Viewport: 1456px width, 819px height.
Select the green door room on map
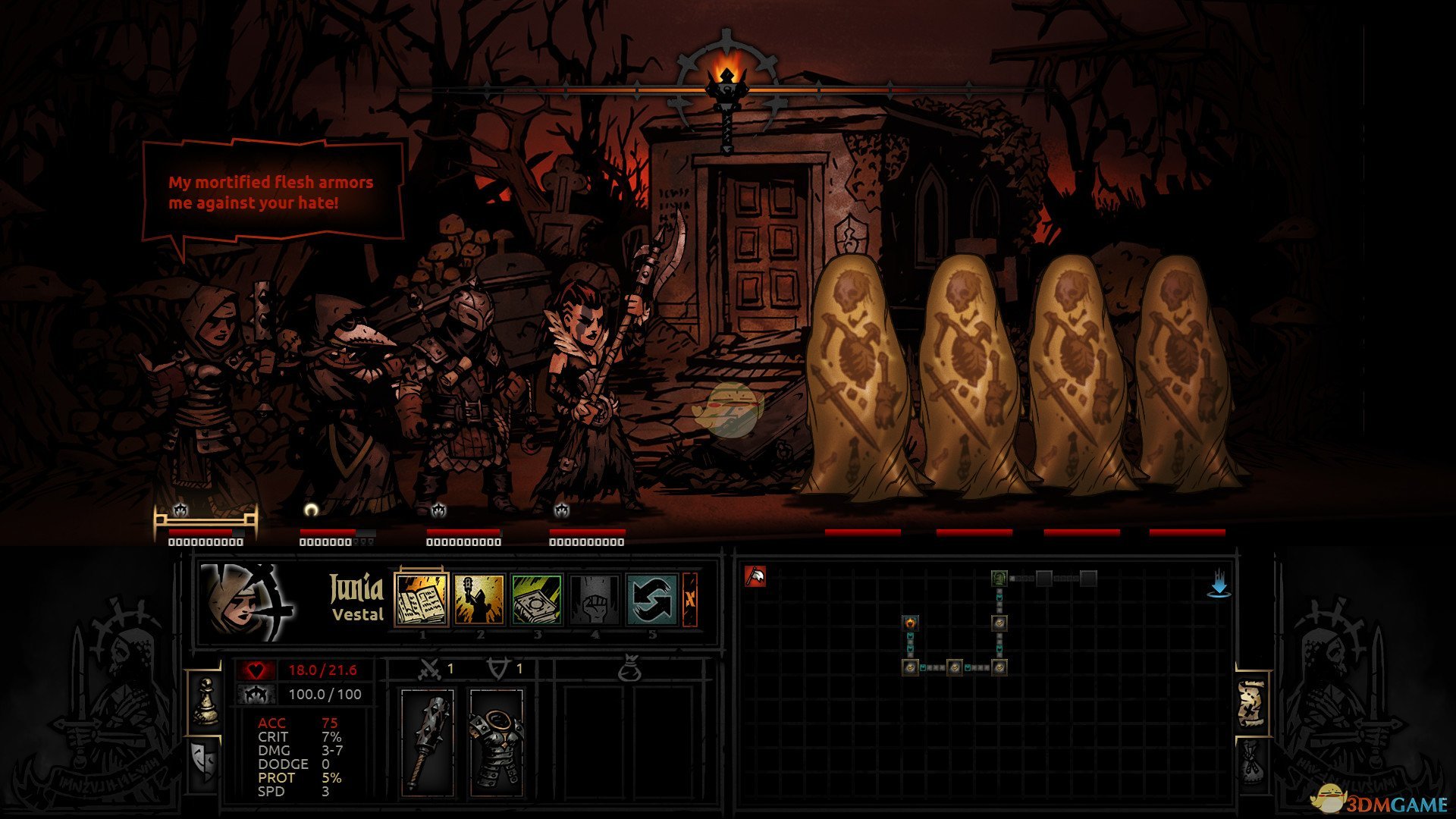[x=999, y=579]
